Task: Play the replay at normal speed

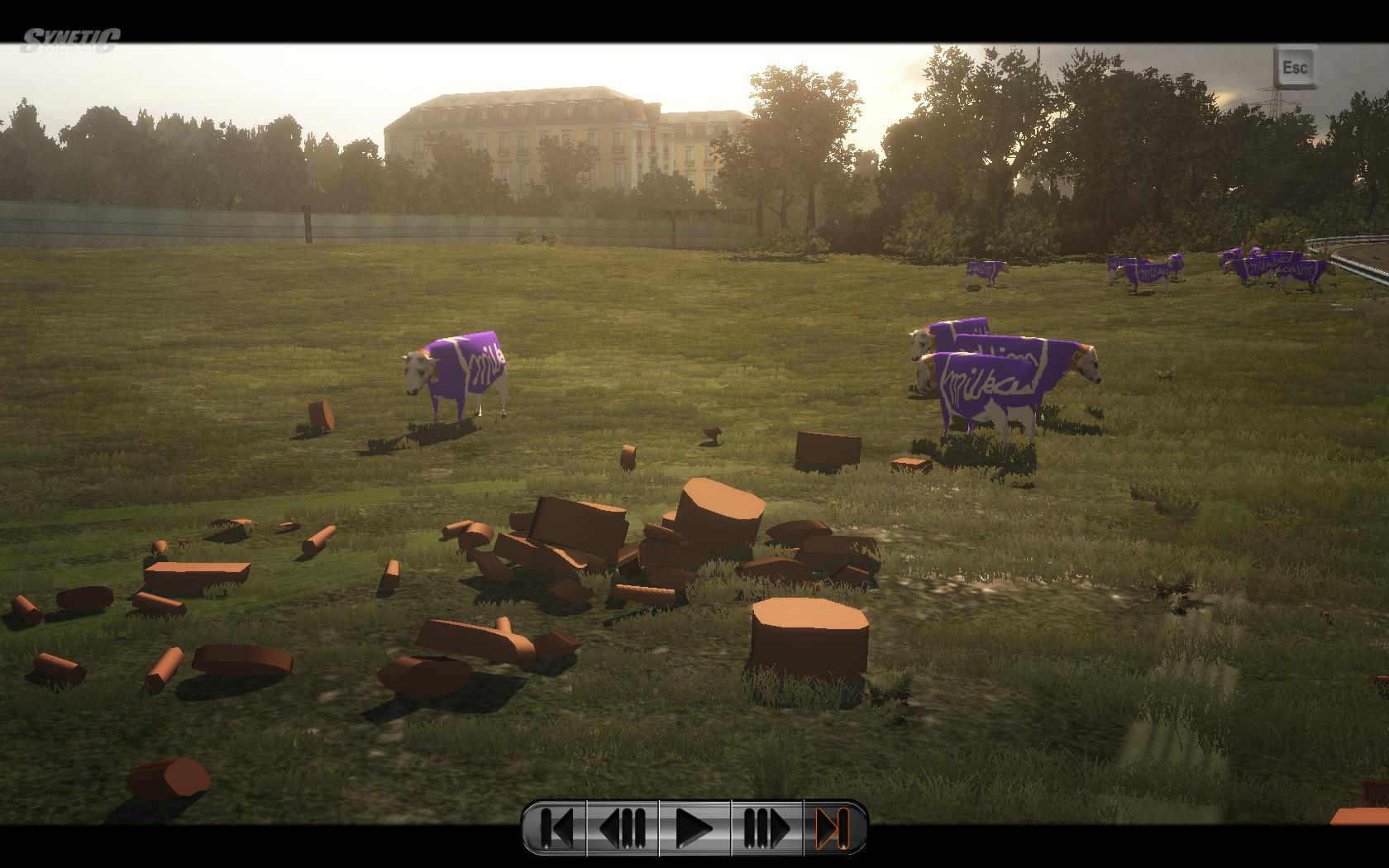Action: (694, 827)
